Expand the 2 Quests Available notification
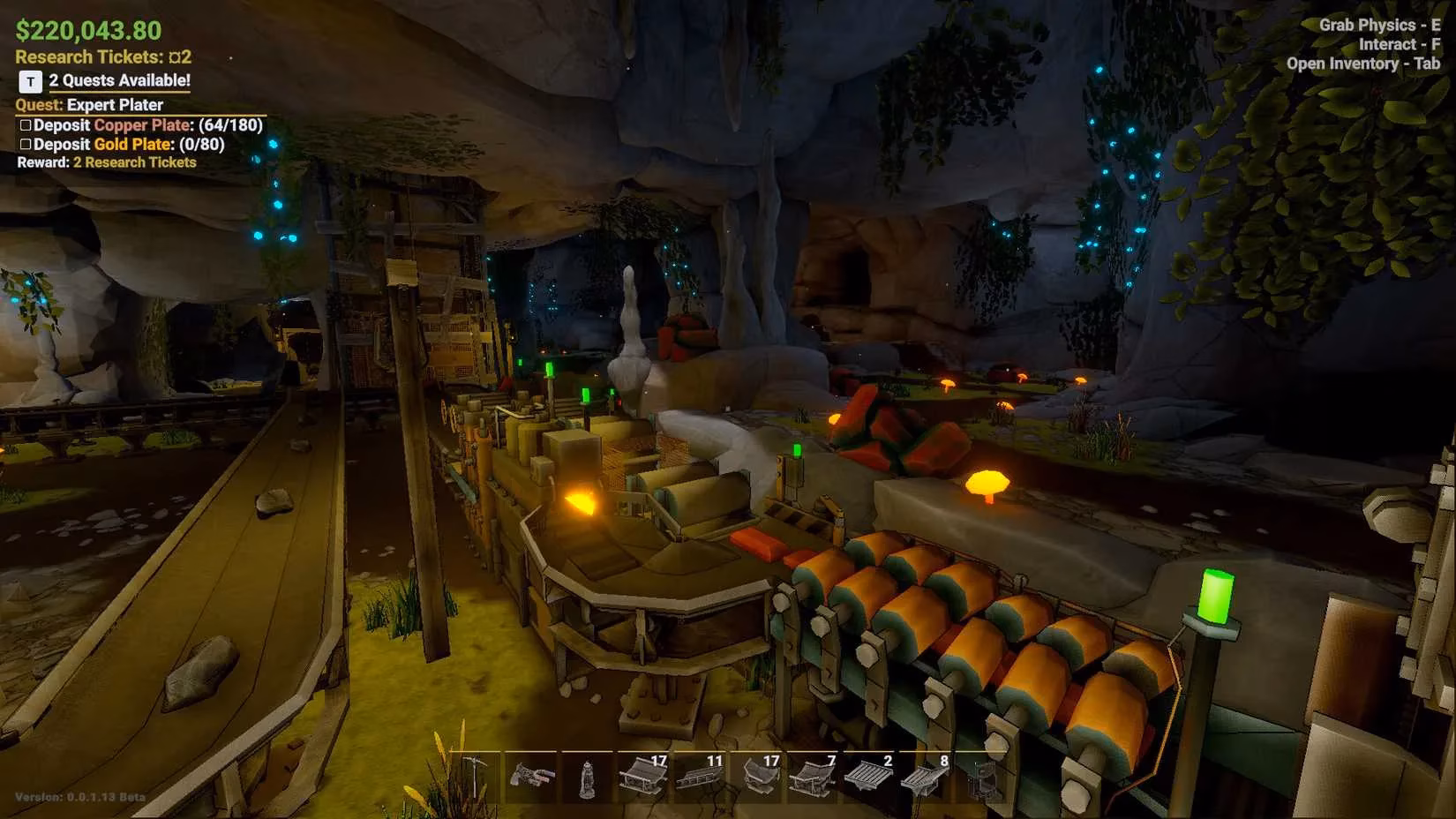 click(118, 80)
